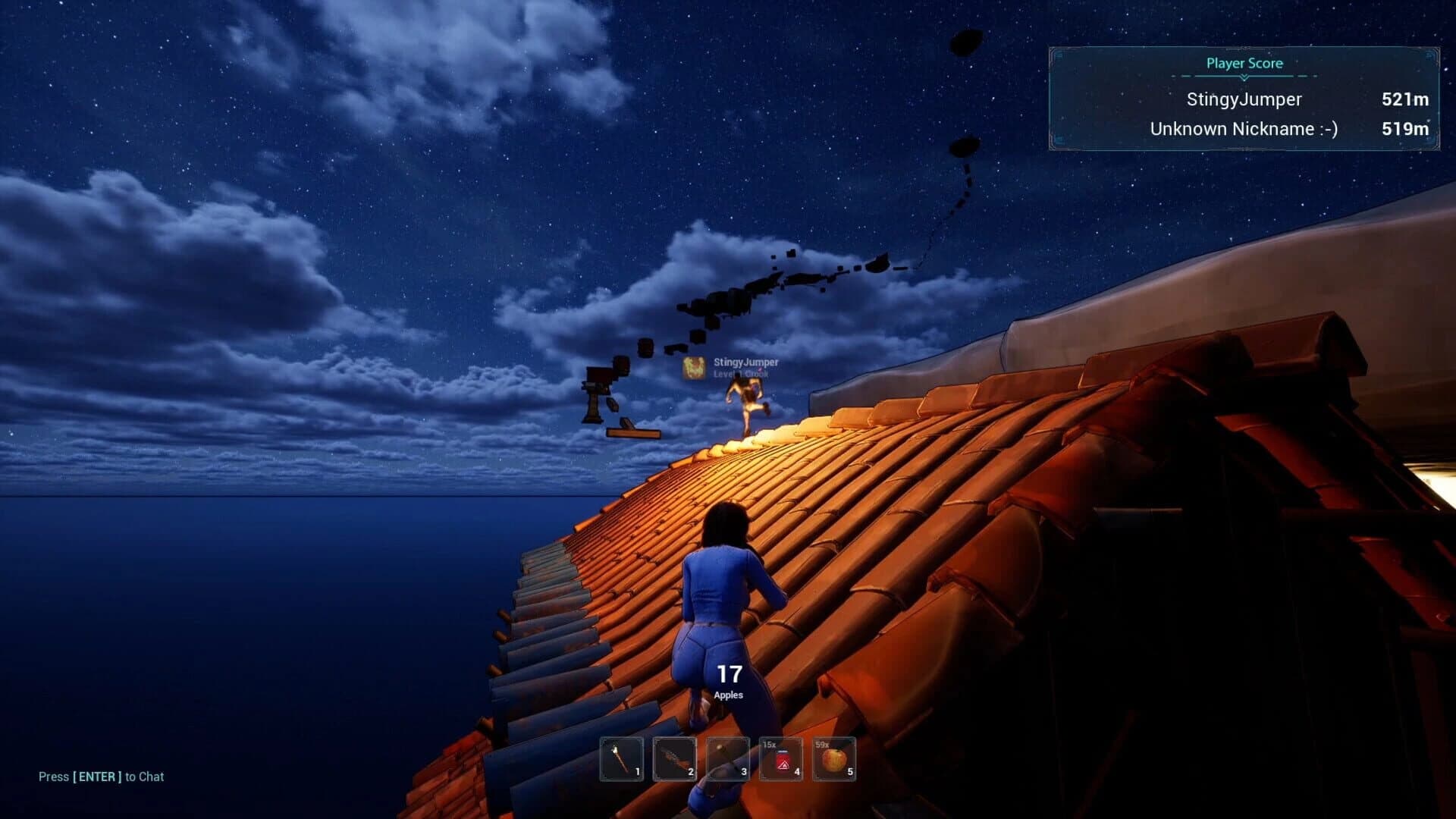Image resolution: width=1456 pixels, height=819 pixels.
Task: Open the Player Score panel header
Action: coord(1244,64)
